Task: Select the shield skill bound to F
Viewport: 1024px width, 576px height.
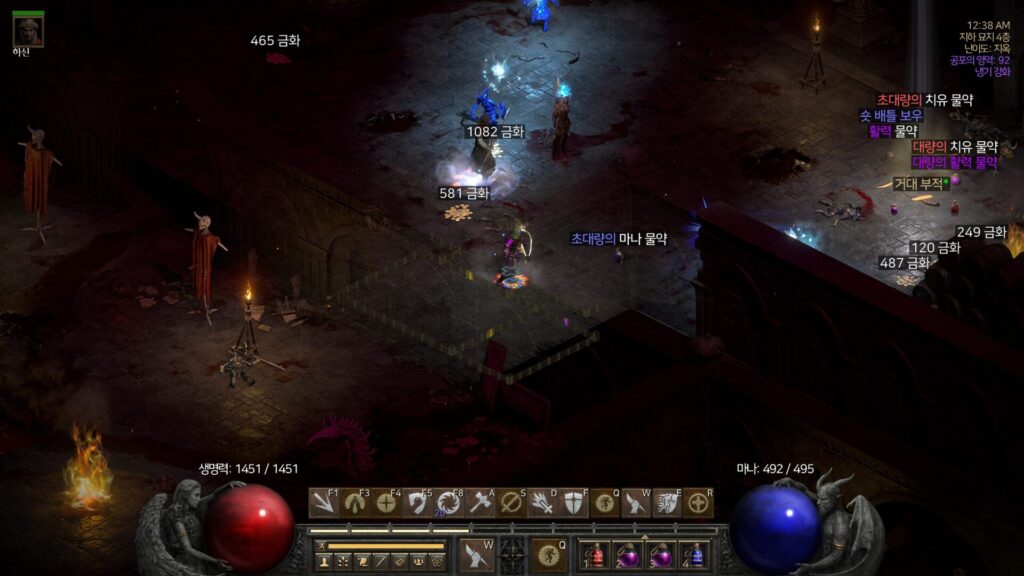Action: 573,503
